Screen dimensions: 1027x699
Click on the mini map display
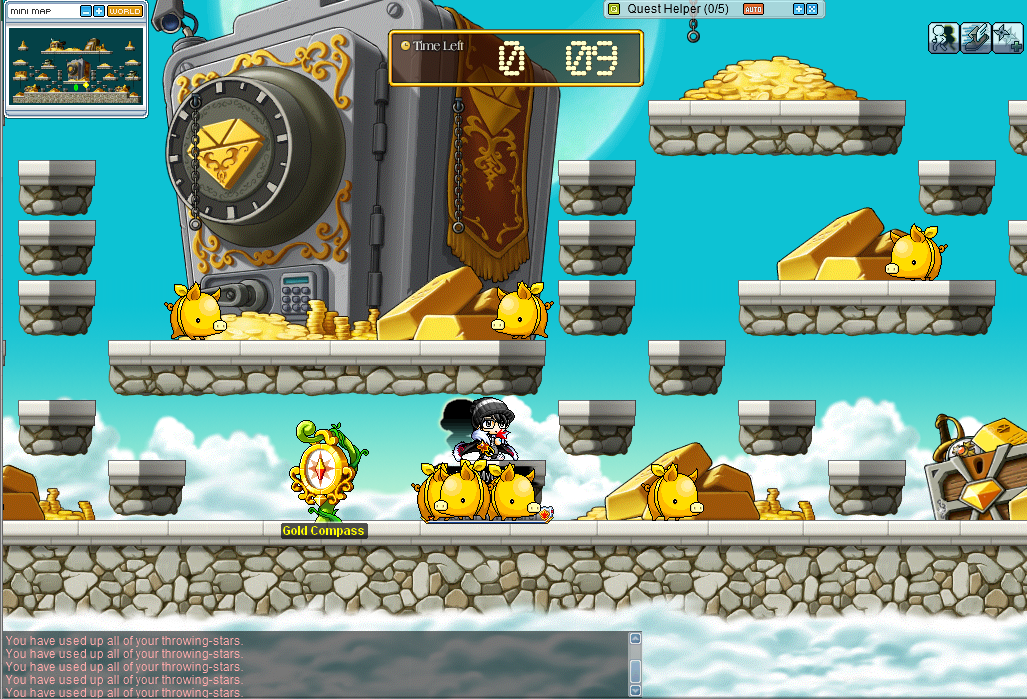click(76, 66)
